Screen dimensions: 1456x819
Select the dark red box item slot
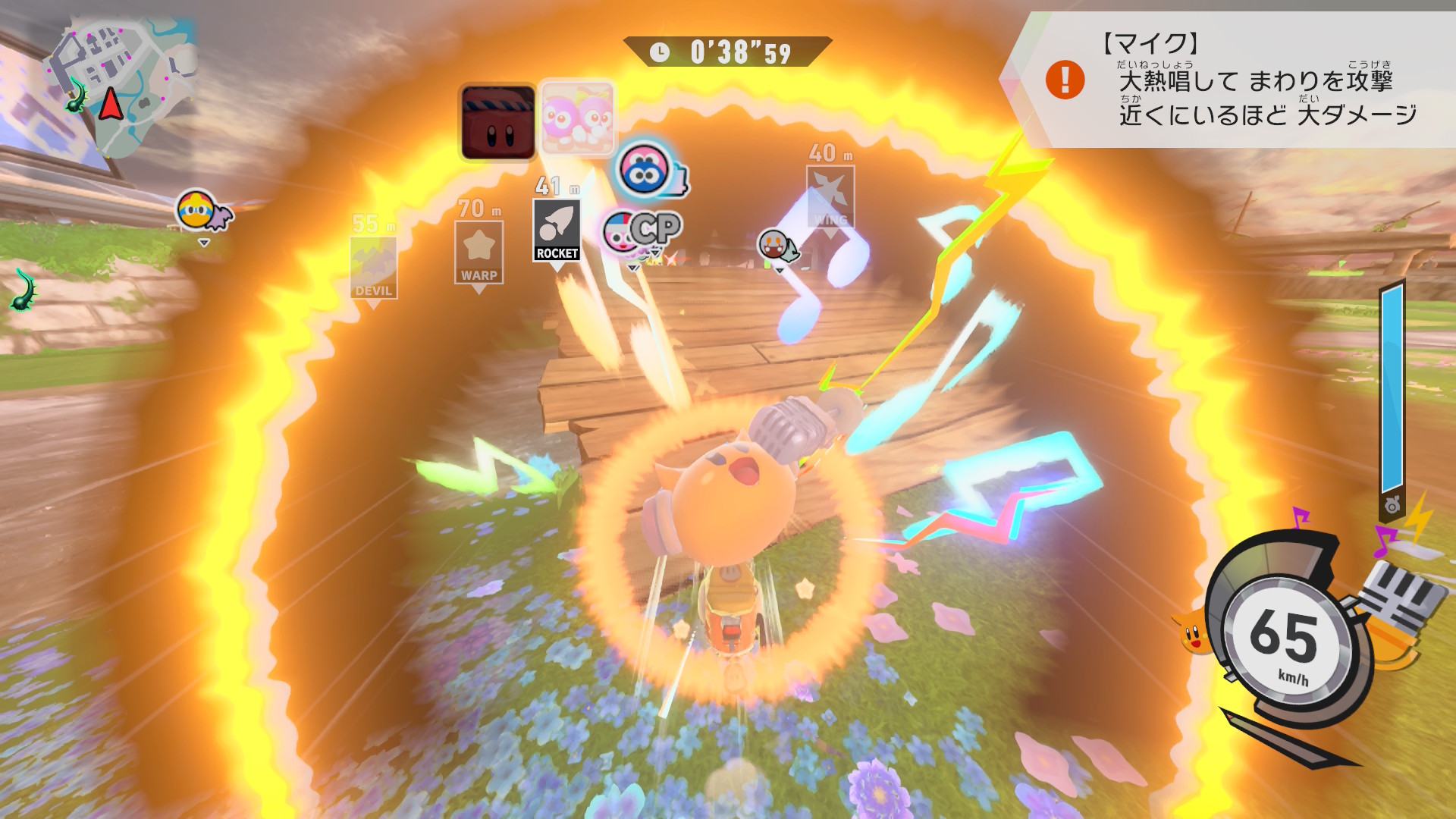tap(498, 123)
